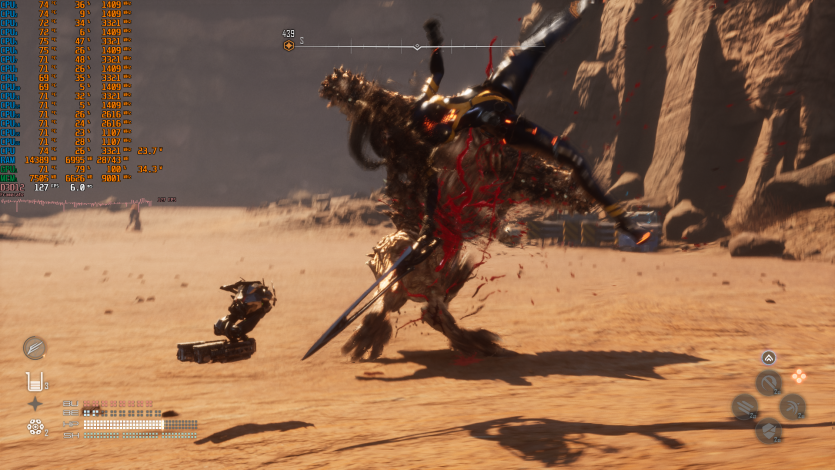Select the revolver cylinder ammo icon
Screen dimensions: 835x470
pyautogui.click(x=35, y=427)
